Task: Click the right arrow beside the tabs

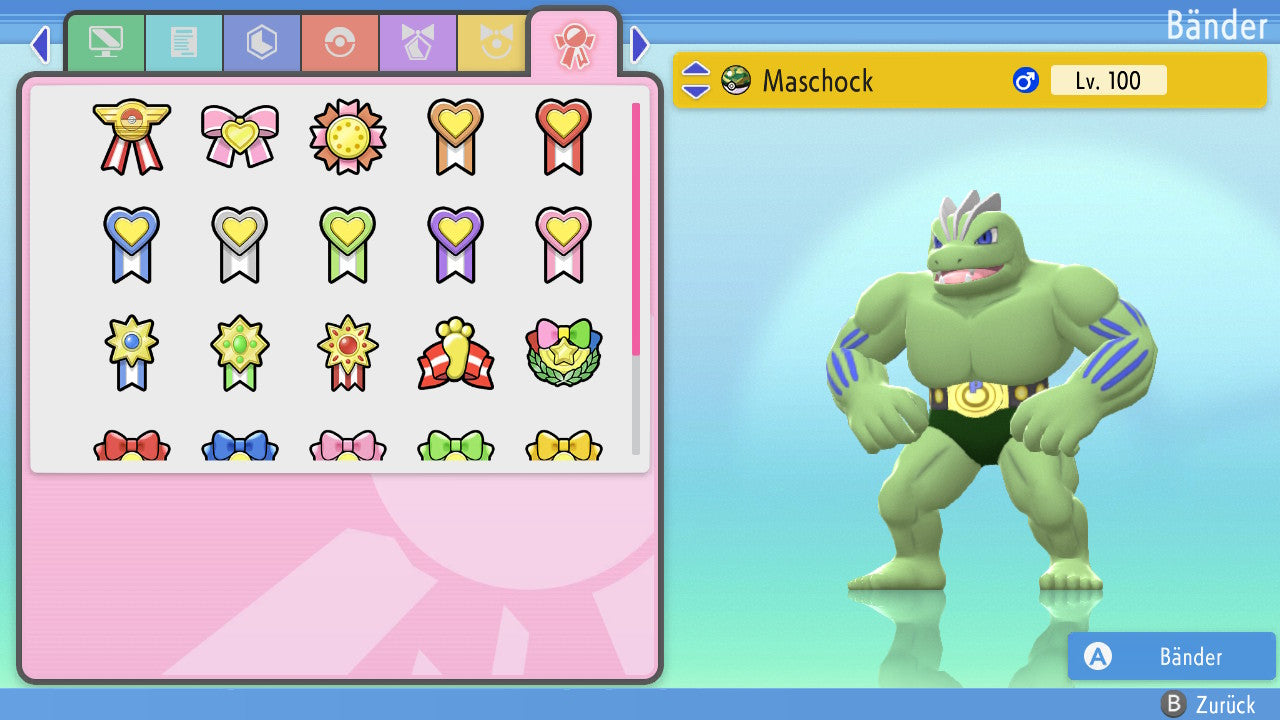Action: [641, 44]
